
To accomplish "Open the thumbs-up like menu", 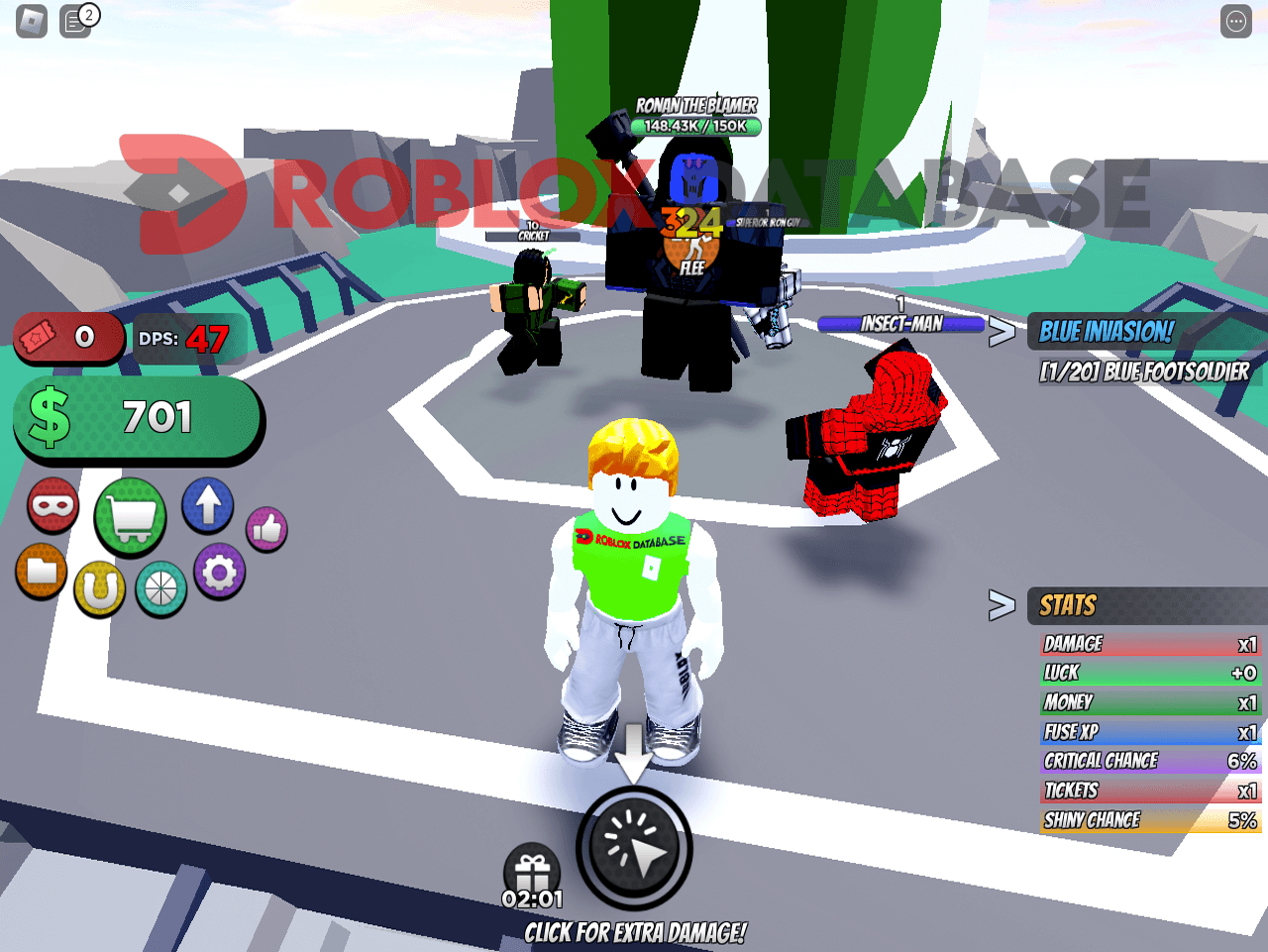I will 265,528.
